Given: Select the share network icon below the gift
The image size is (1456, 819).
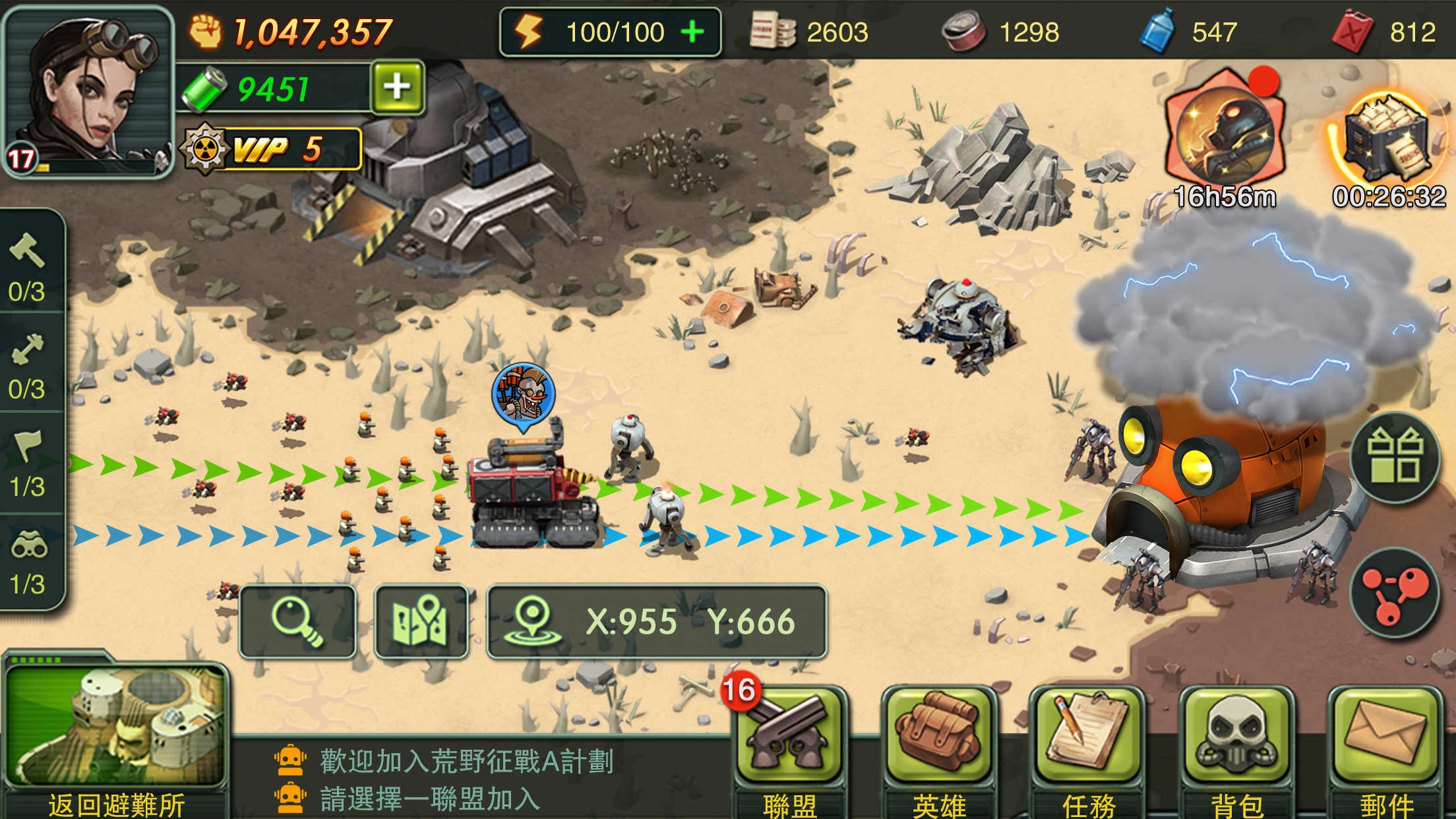Looking at the screenshot, I should coord(1395,592).
